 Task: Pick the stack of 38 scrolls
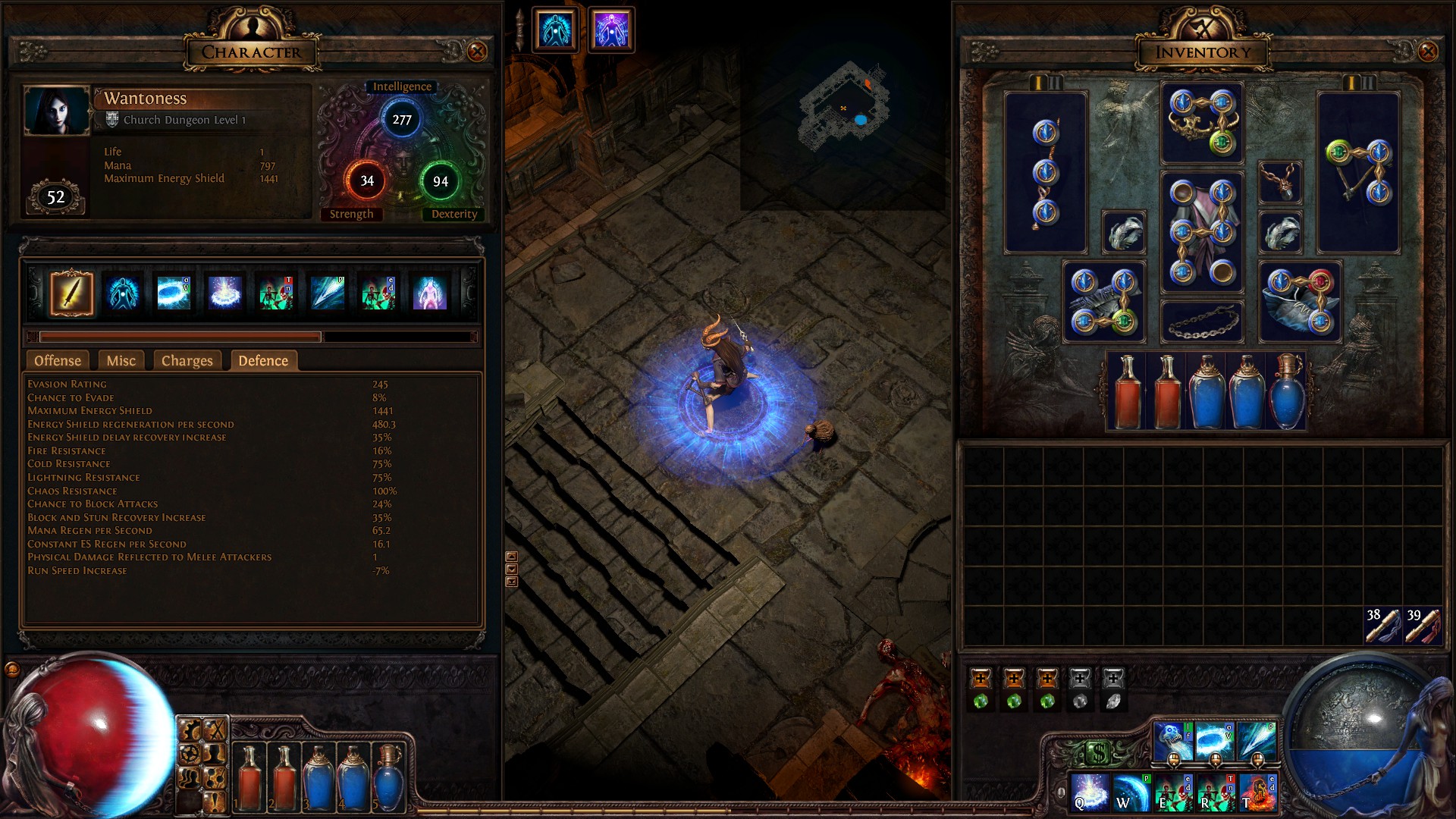(x=1382, y=626)
